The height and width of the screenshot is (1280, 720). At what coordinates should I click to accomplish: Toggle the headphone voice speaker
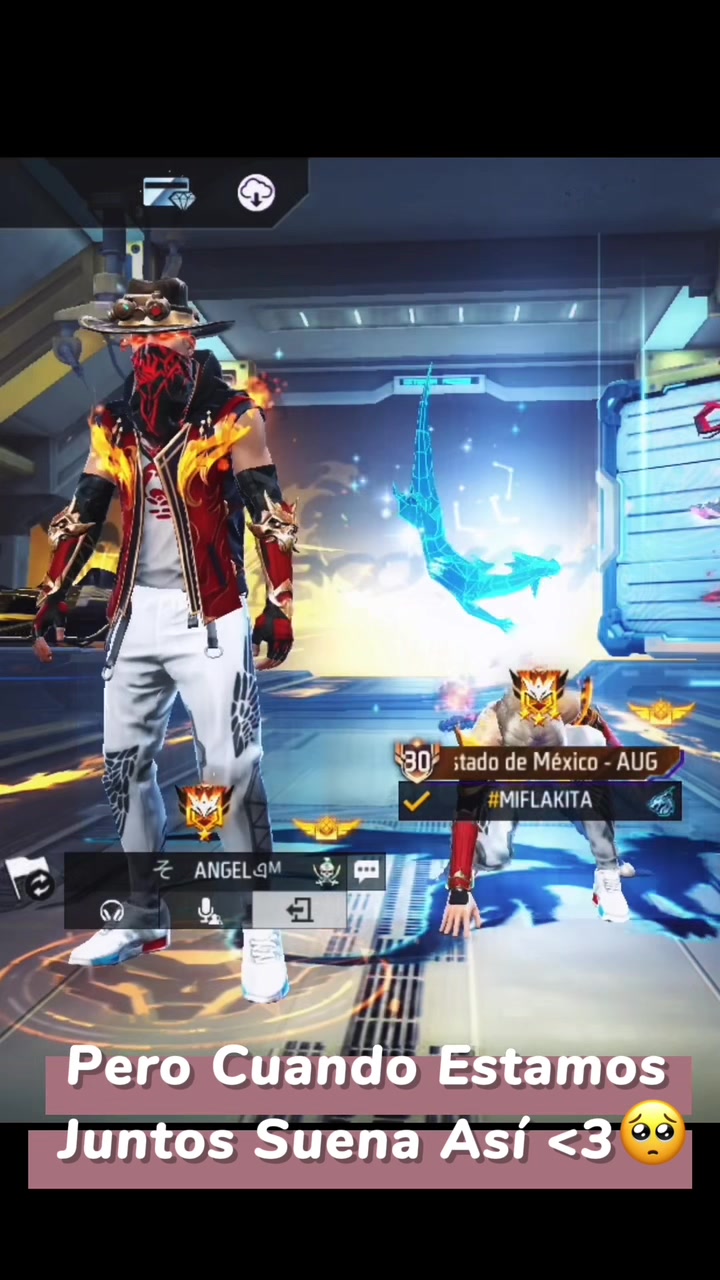click(112, 911)
